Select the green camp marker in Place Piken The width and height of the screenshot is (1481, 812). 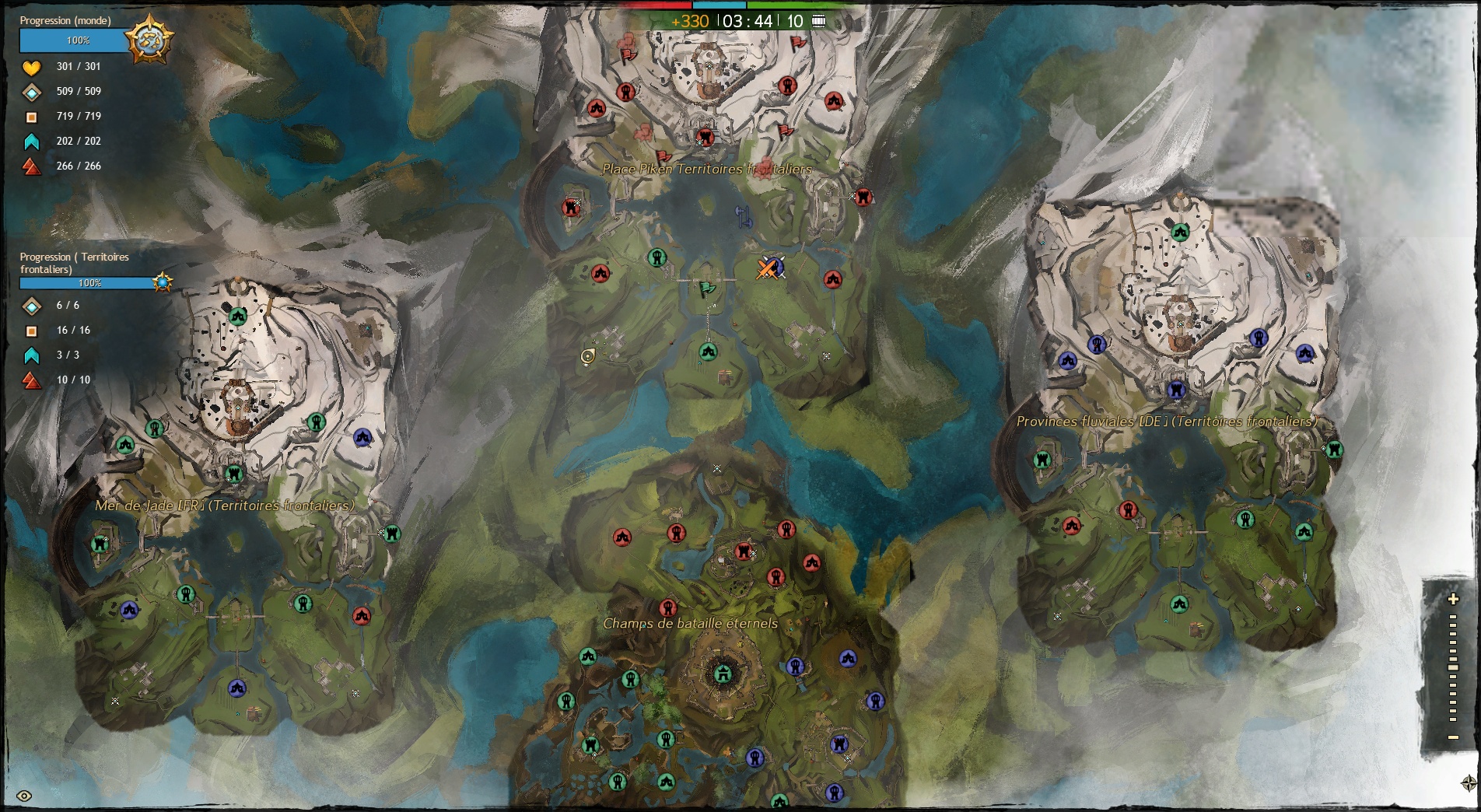(707, 352)
